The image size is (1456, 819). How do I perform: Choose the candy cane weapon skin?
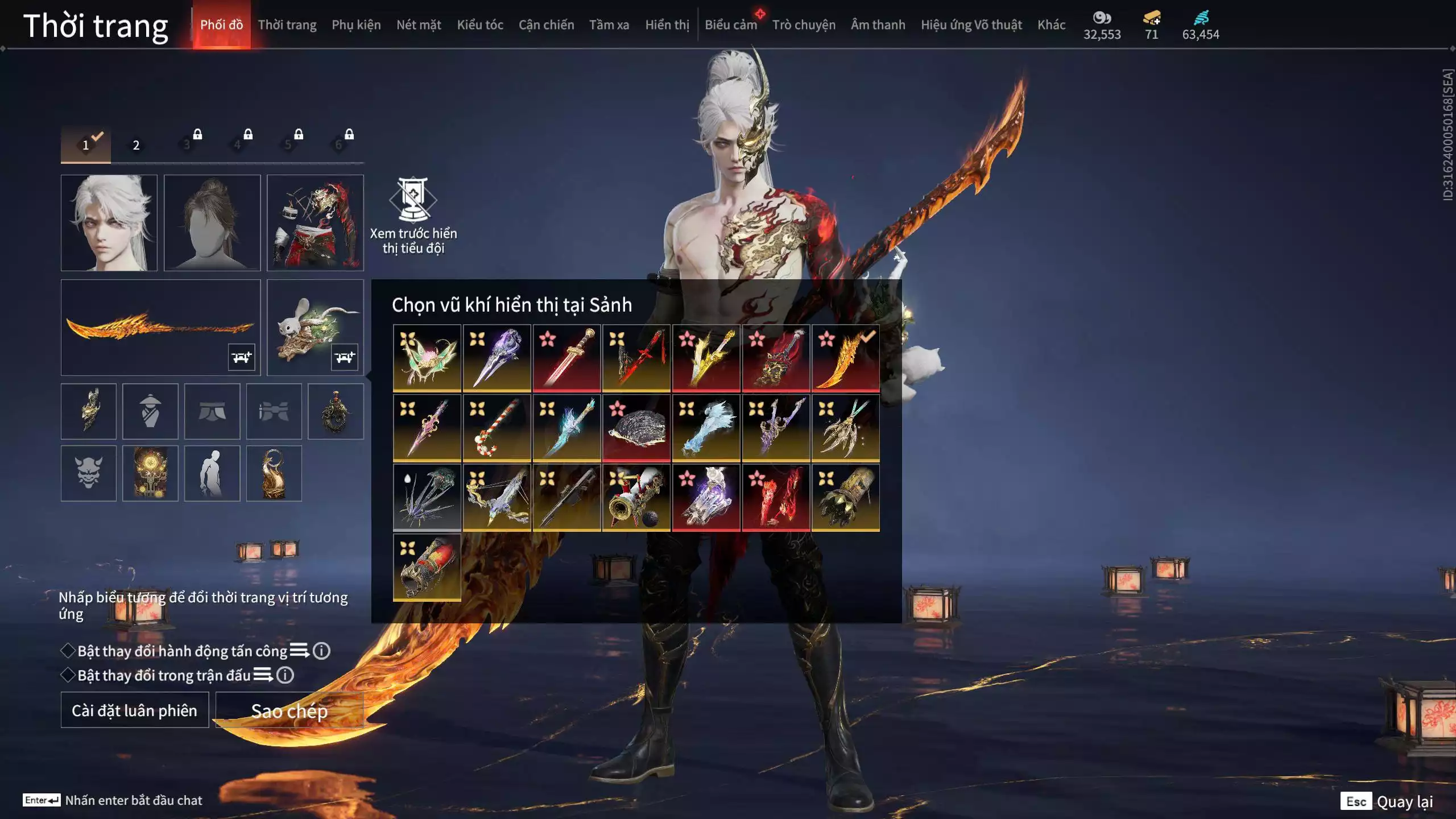pyautogui.click(x=497, y=428)
